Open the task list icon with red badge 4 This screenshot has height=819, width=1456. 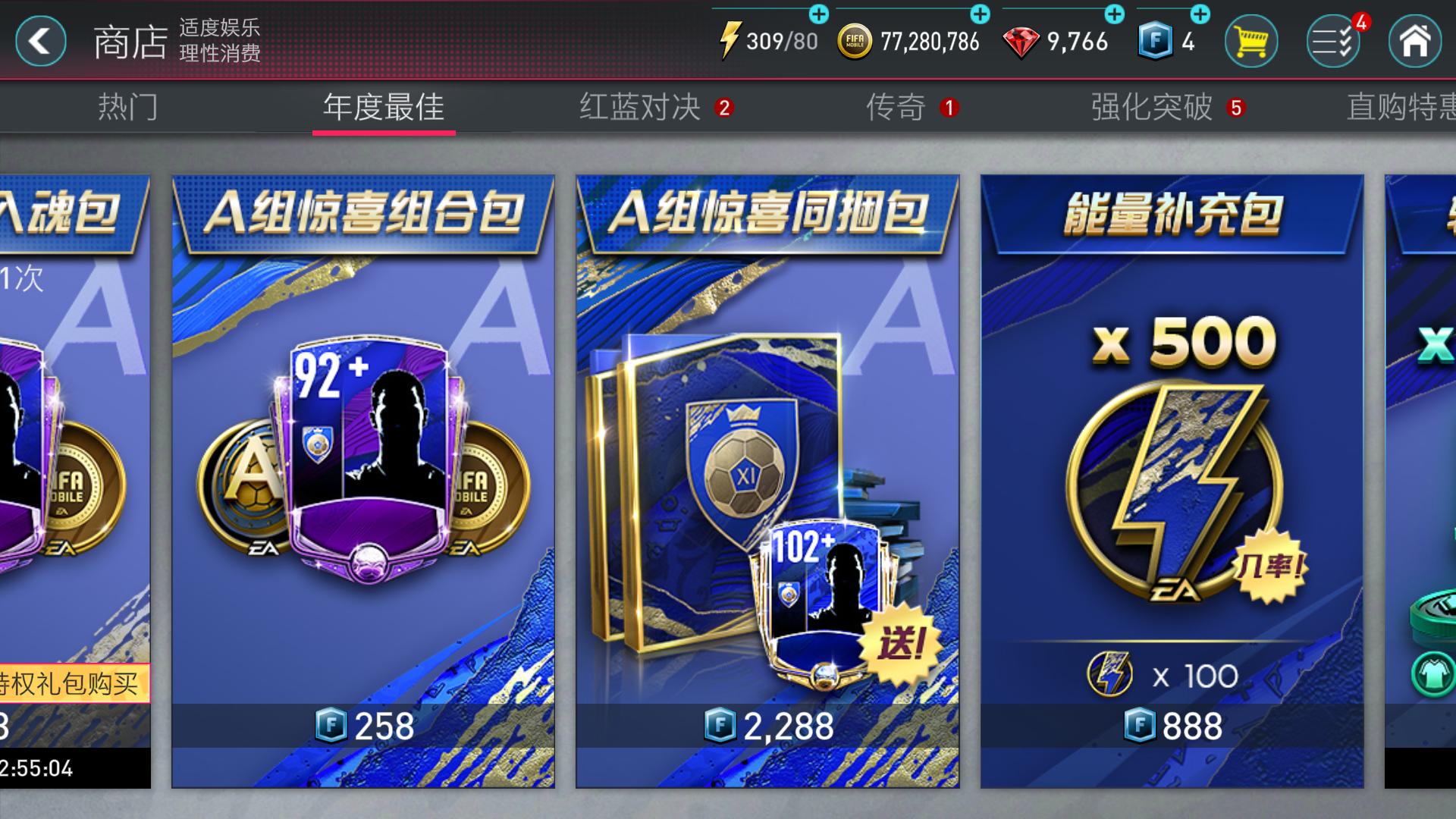[1332, 42]
